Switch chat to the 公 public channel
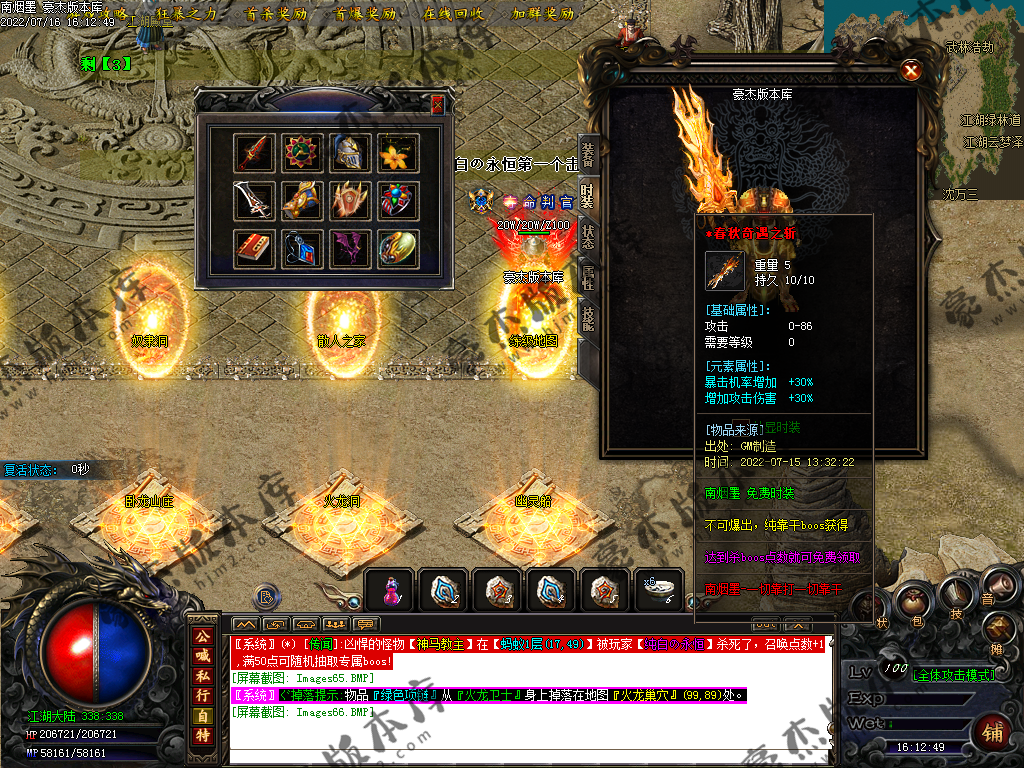This screenshot has width=1024, height=768. (x=202, y=636)
